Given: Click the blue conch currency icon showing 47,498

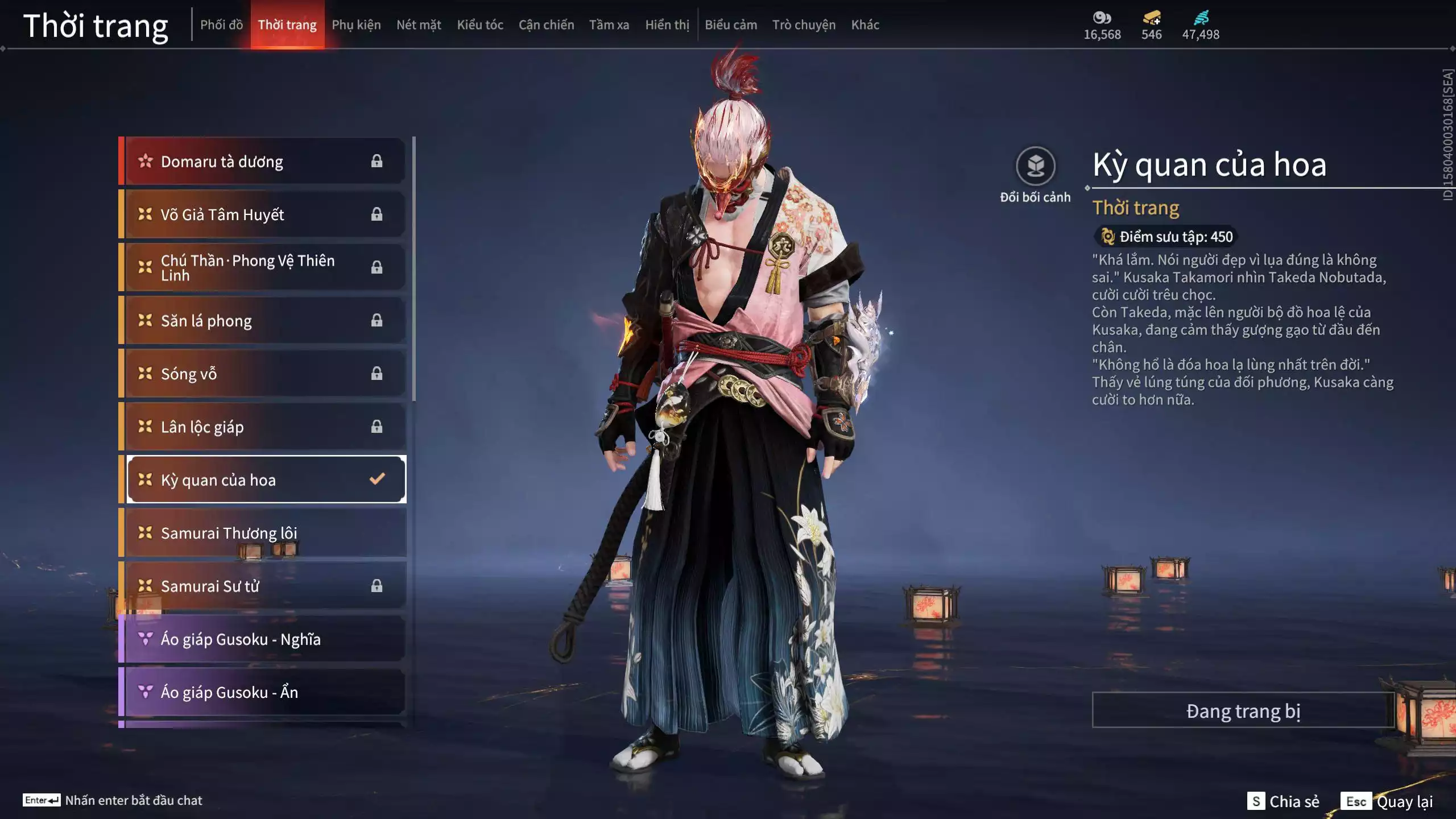Looking at the screenshot, I should click(x=1202, y=17).
